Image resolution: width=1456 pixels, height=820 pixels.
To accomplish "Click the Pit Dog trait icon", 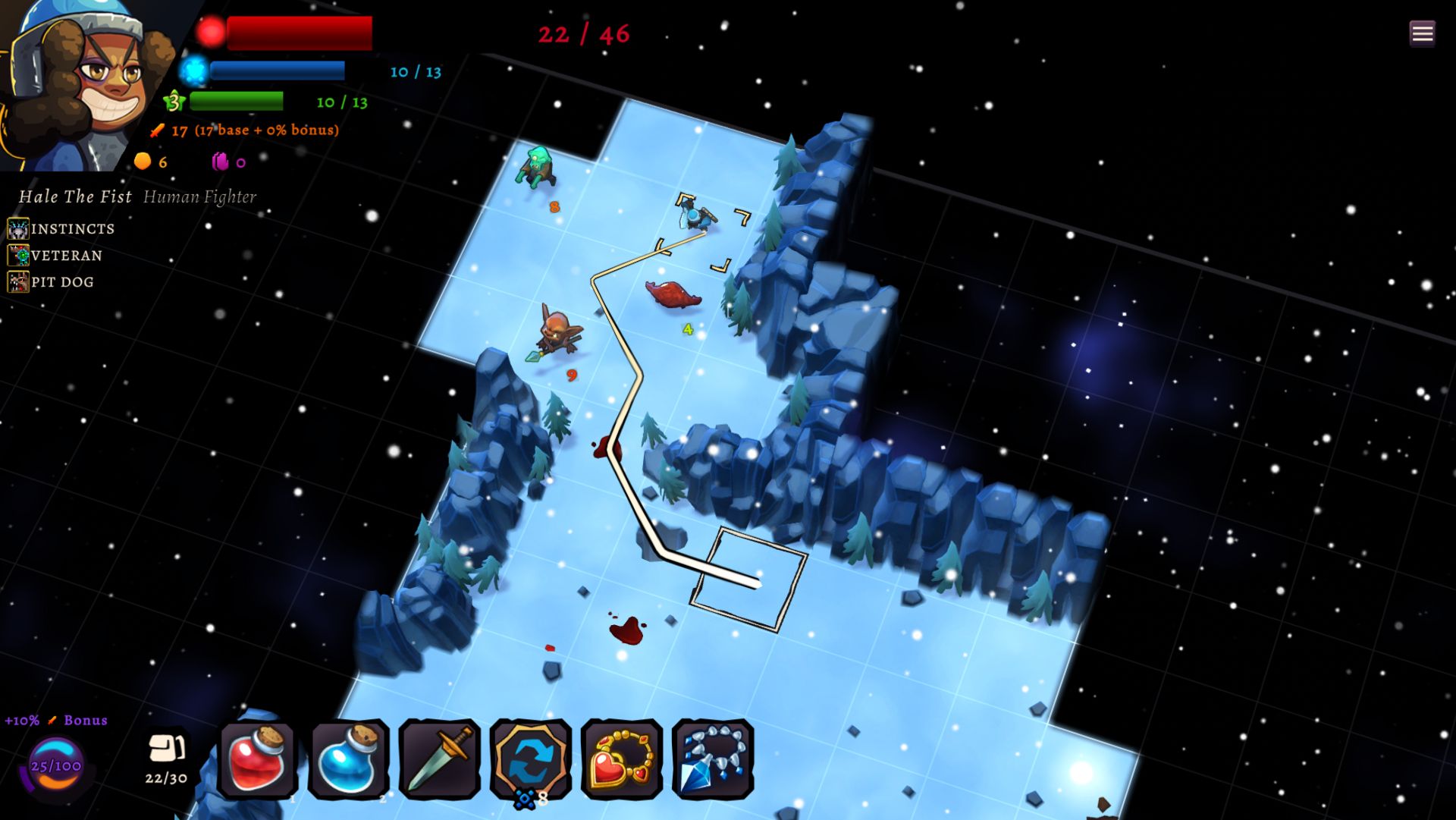I will [x=18, y=281].
